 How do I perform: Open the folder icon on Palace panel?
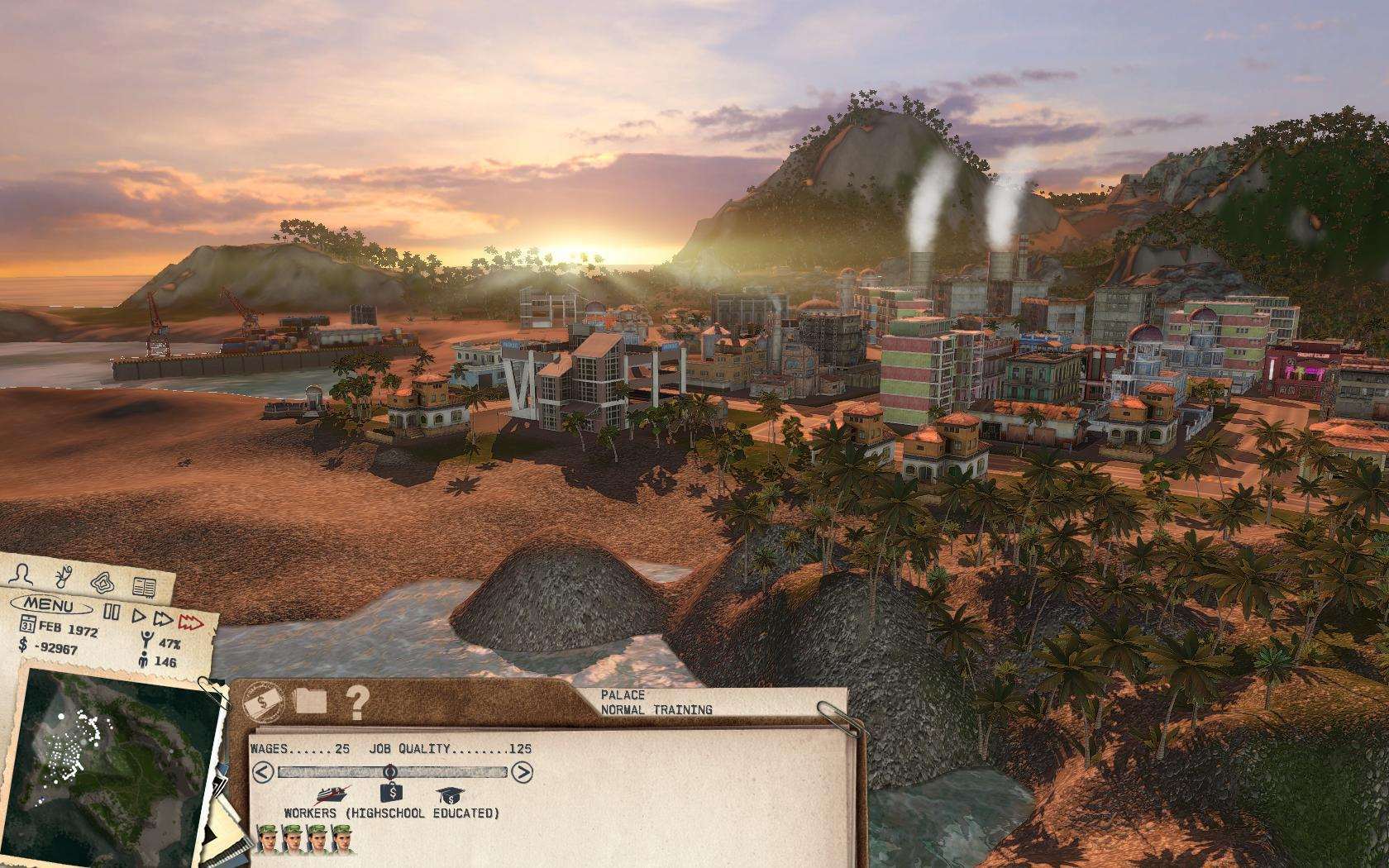(x=309, y=703)
